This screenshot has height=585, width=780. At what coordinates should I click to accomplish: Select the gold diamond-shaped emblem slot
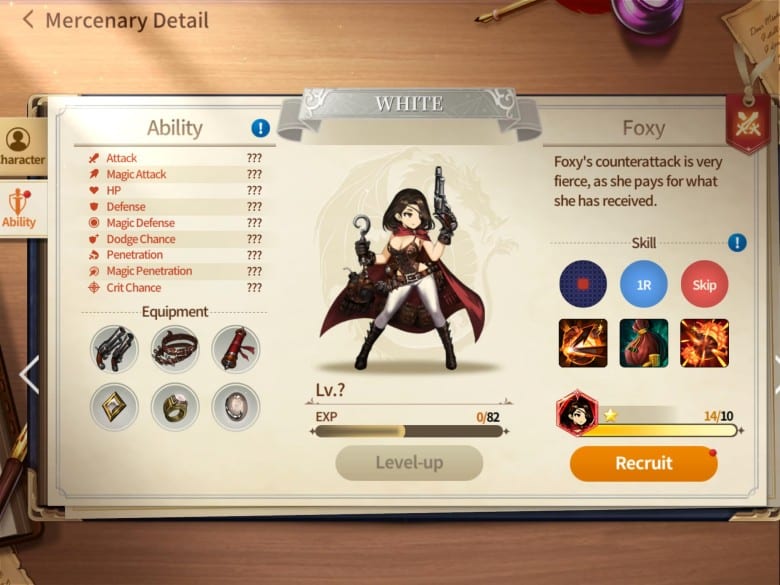pyautogui.click(x=115, y=406)
